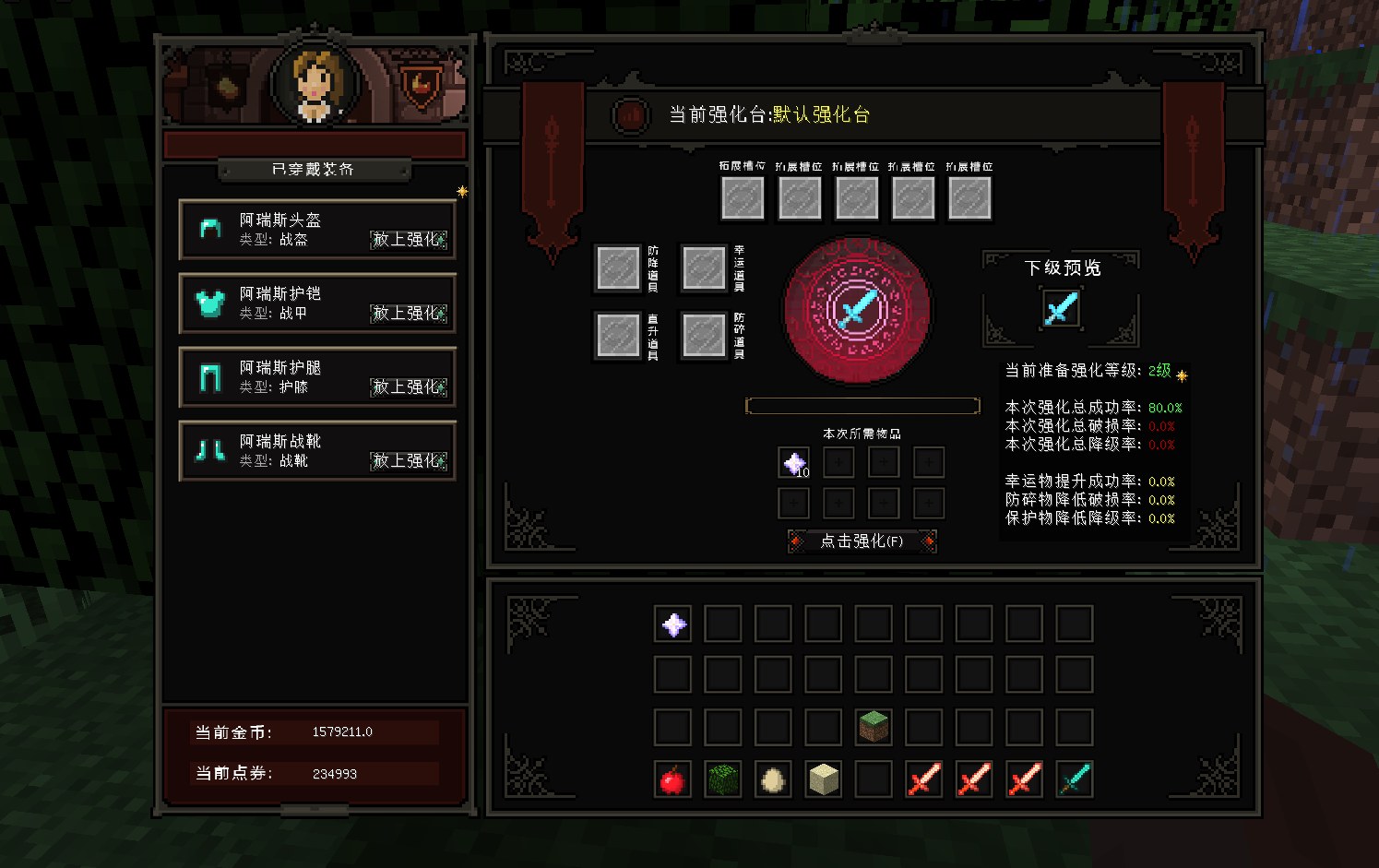1379x868 pixels.
Task: Select the sword in the red enhancement circle
Action: 857,309
